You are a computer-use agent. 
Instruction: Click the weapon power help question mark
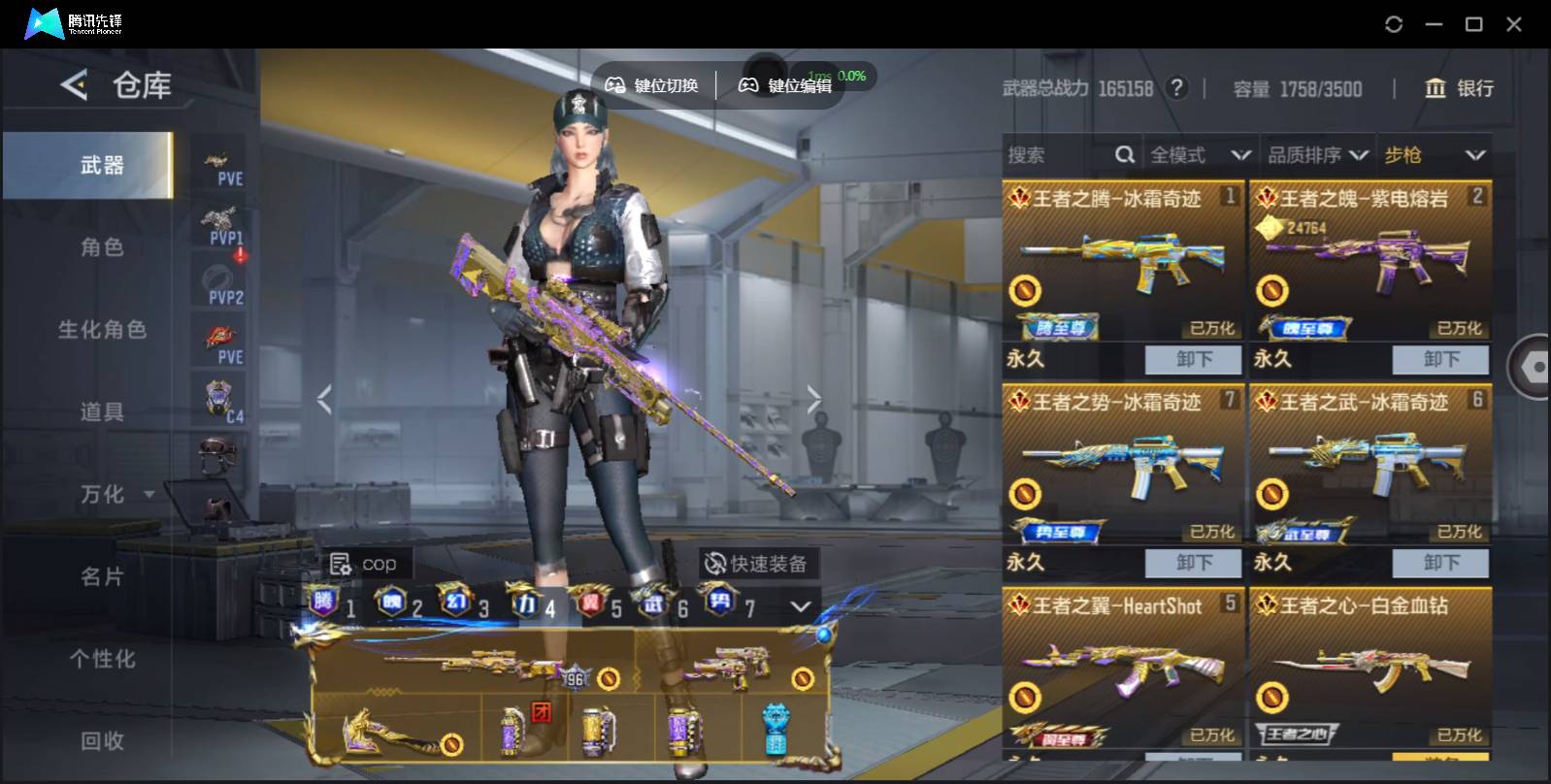(1176, 88)
